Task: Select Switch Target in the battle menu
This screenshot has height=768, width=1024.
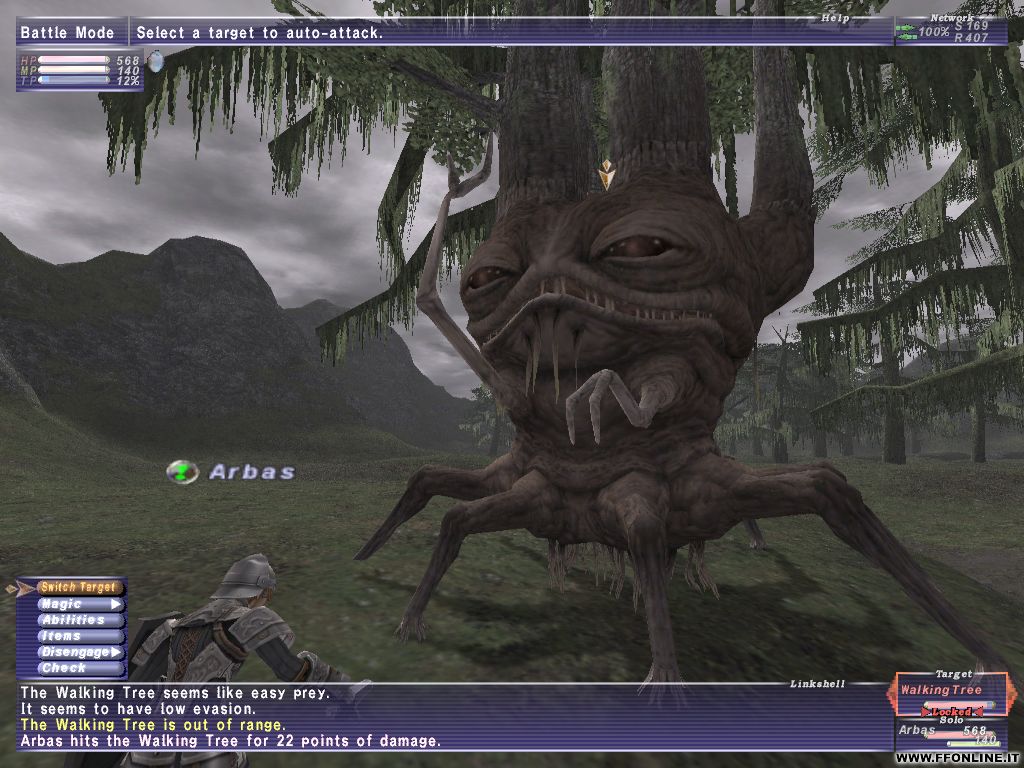Action: 78,588
